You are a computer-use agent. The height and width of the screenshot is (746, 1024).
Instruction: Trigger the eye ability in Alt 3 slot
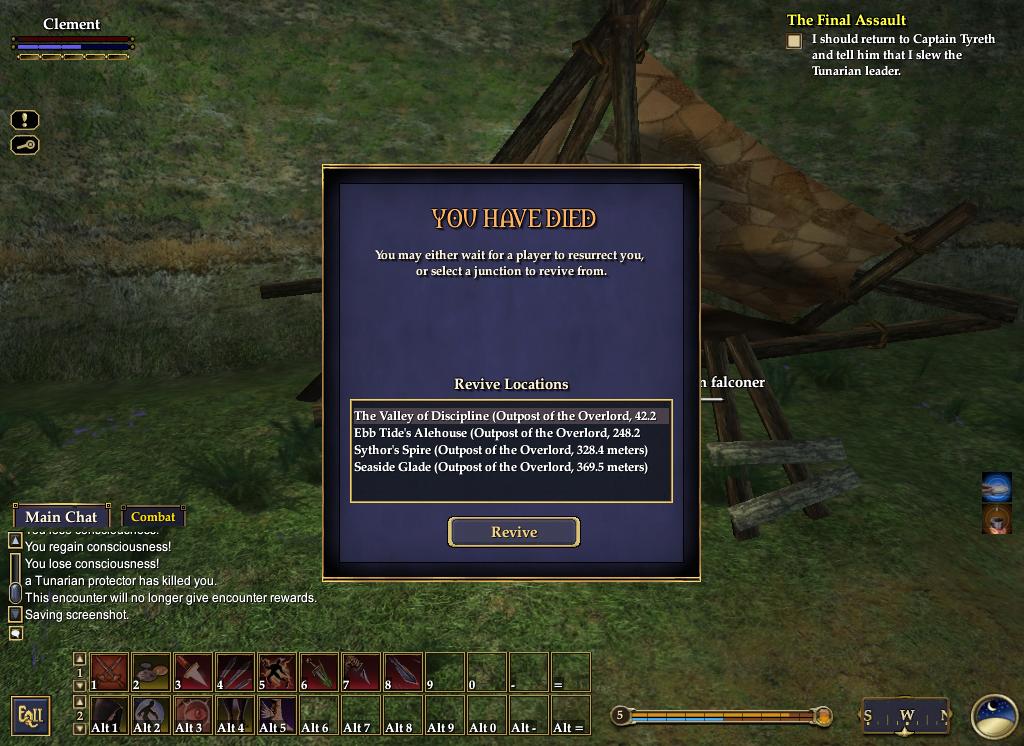193,715
